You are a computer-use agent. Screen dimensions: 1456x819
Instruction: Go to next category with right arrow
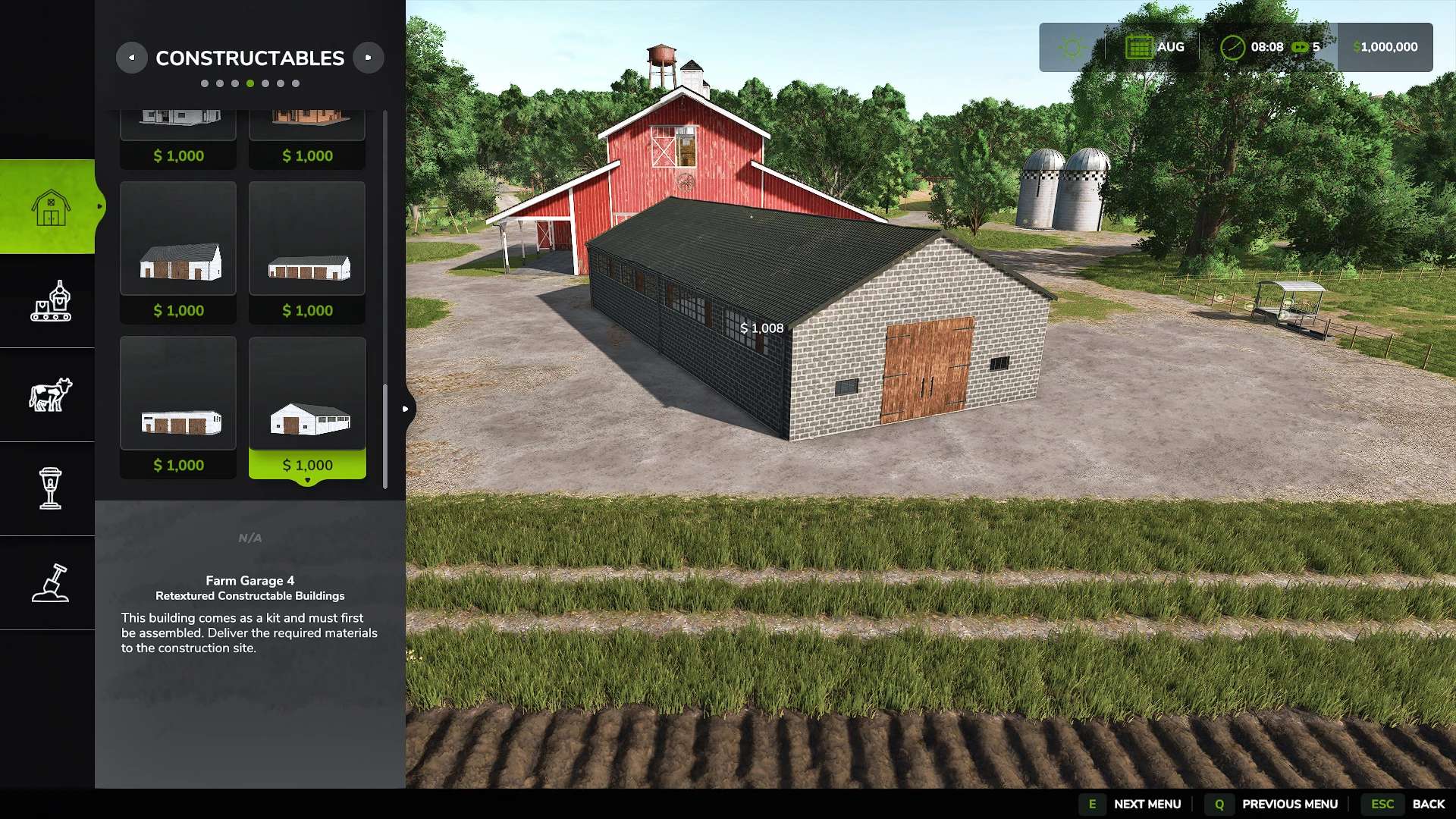pyautogui.click(x=369, y=58)
